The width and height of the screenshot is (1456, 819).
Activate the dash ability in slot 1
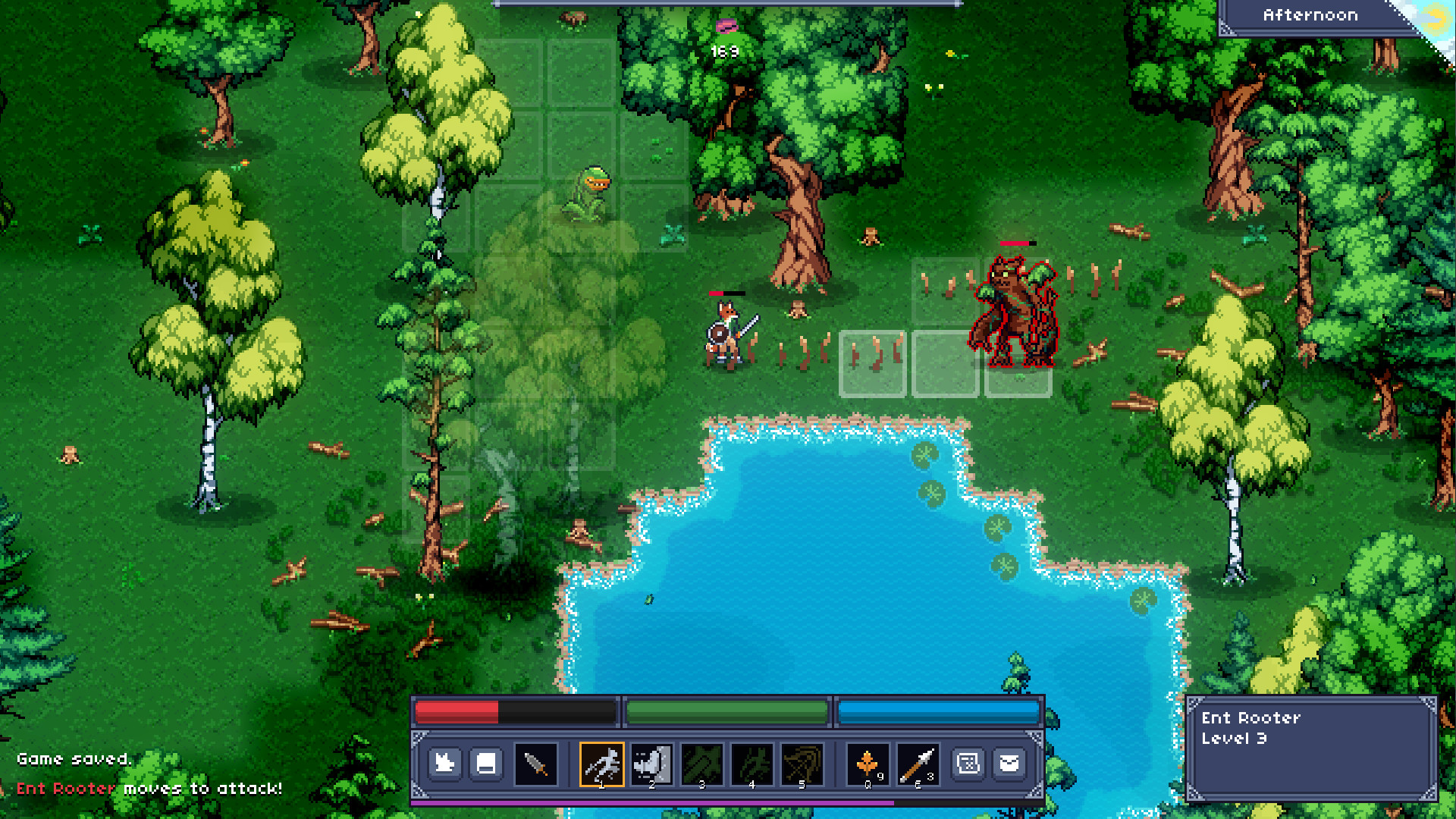pos(601,763)
